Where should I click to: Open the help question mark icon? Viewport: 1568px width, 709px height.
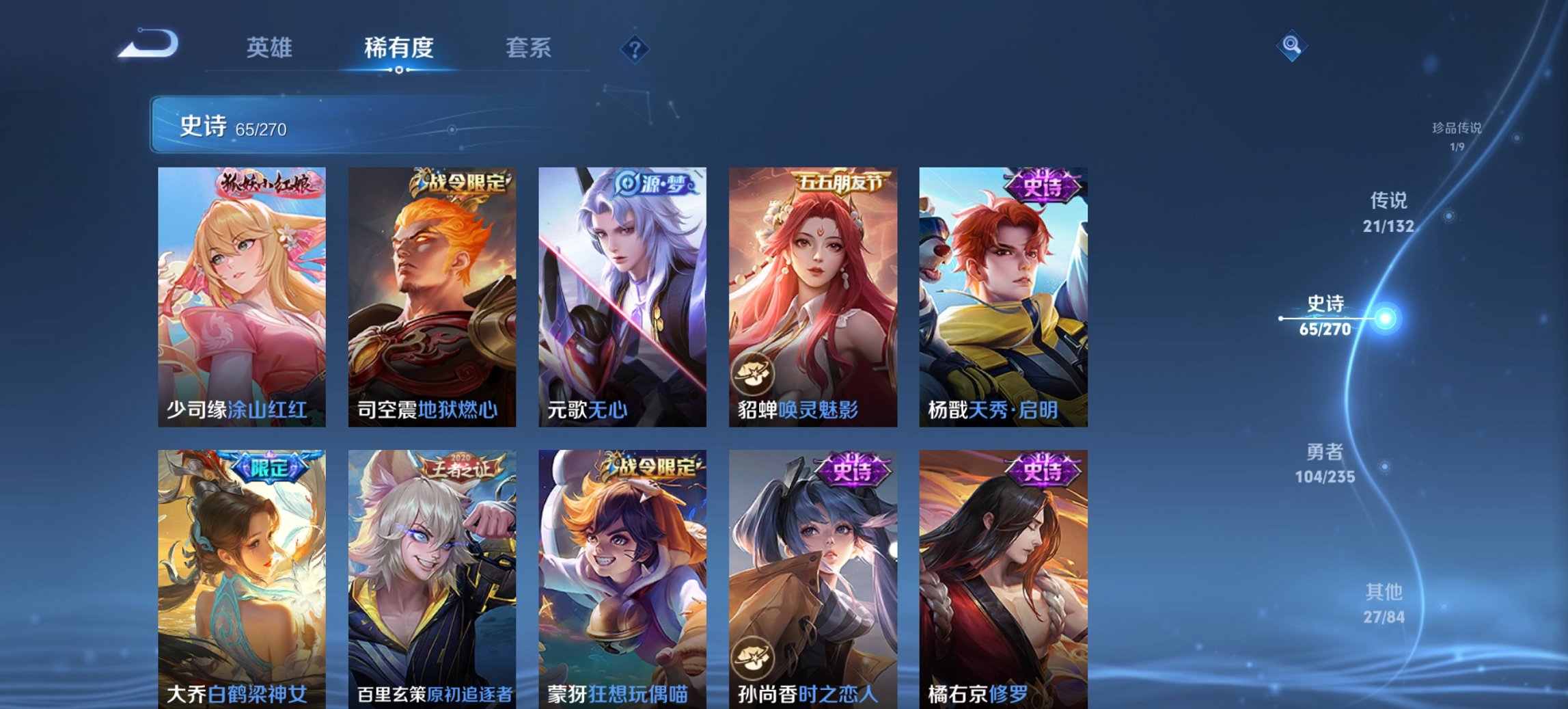634,49
